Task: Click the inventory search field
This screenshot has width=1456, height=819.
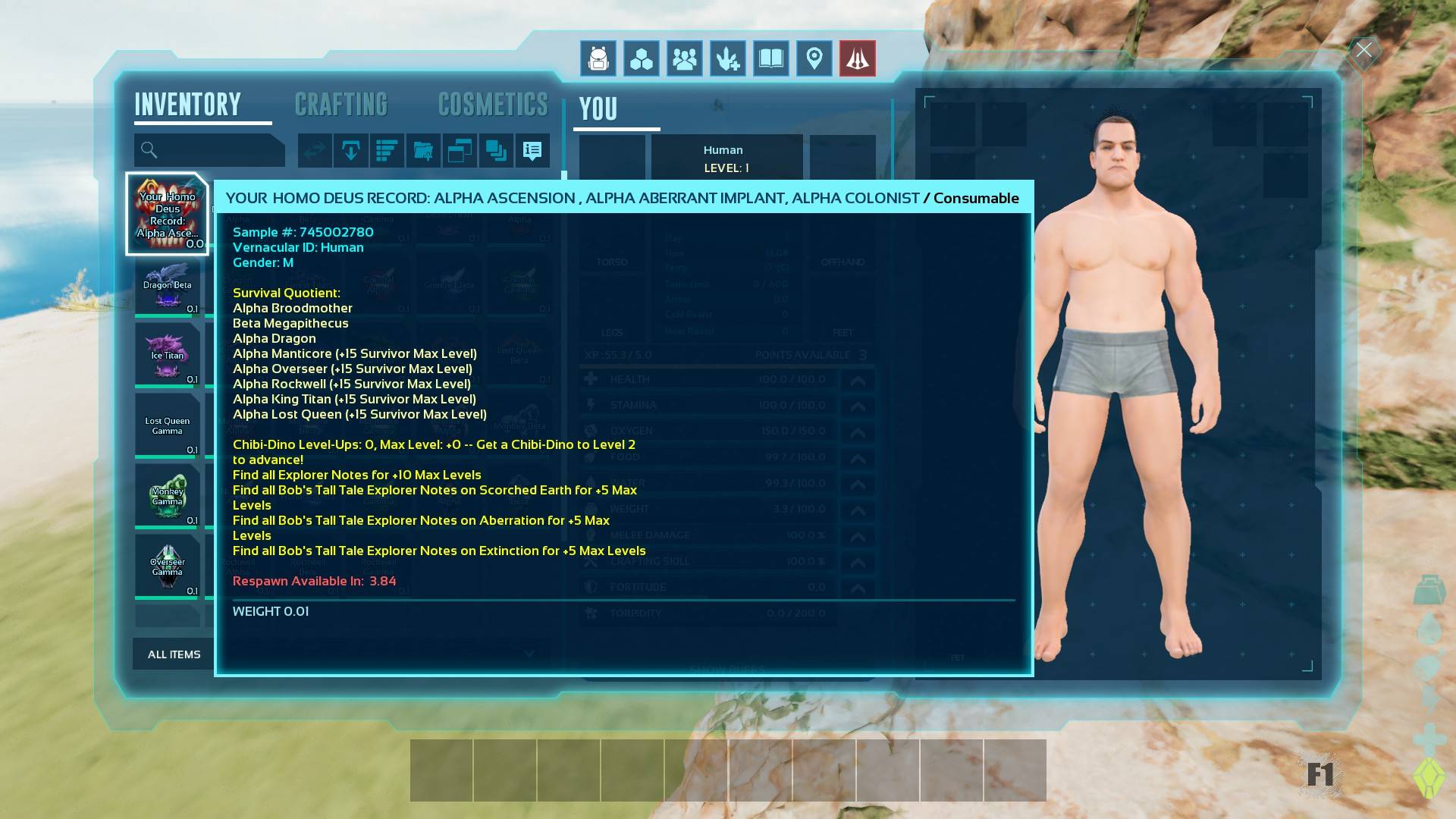Action: (209, 150)
